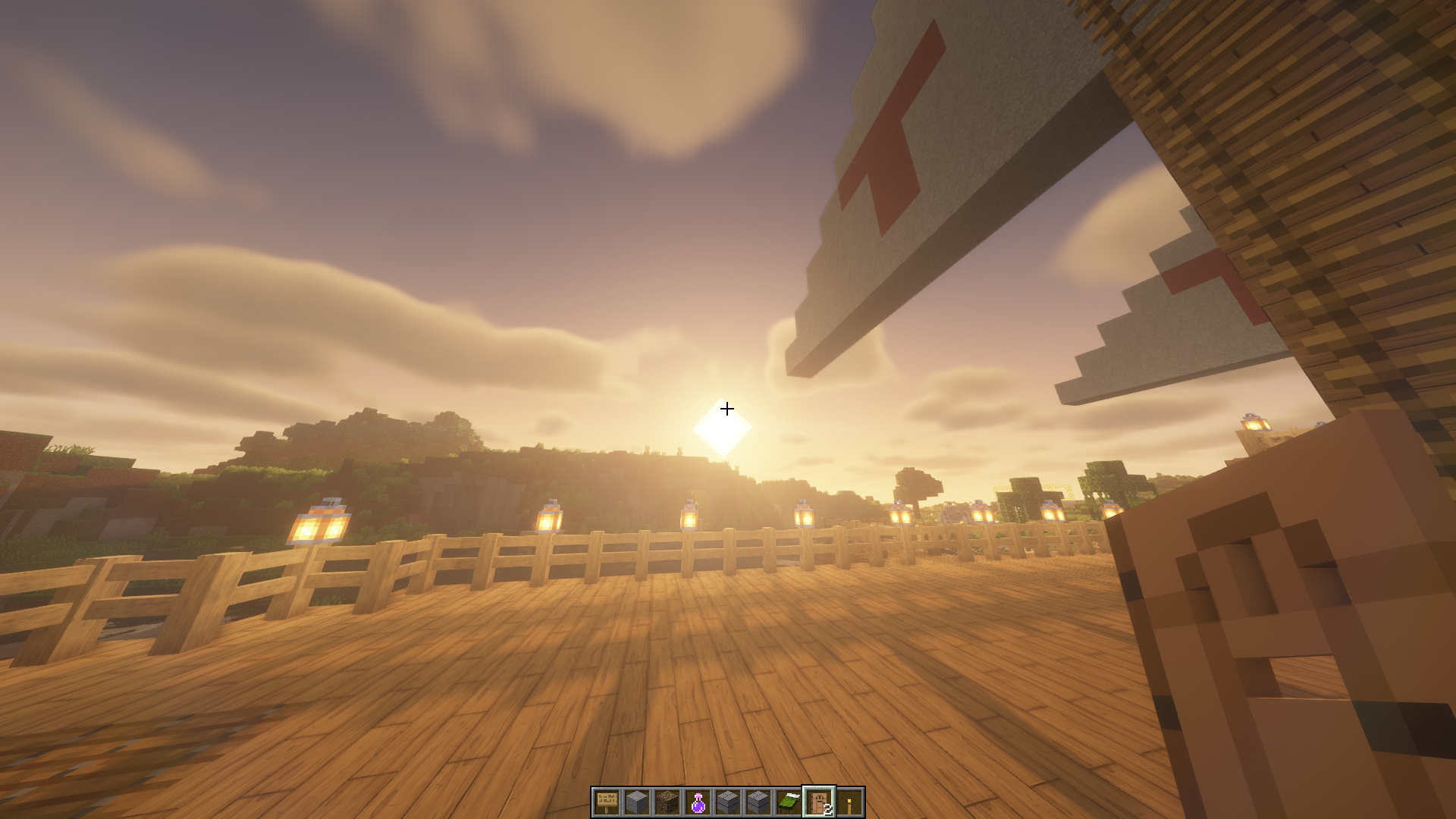Select the wooden sign hotbar slot

tap(606, 802)
